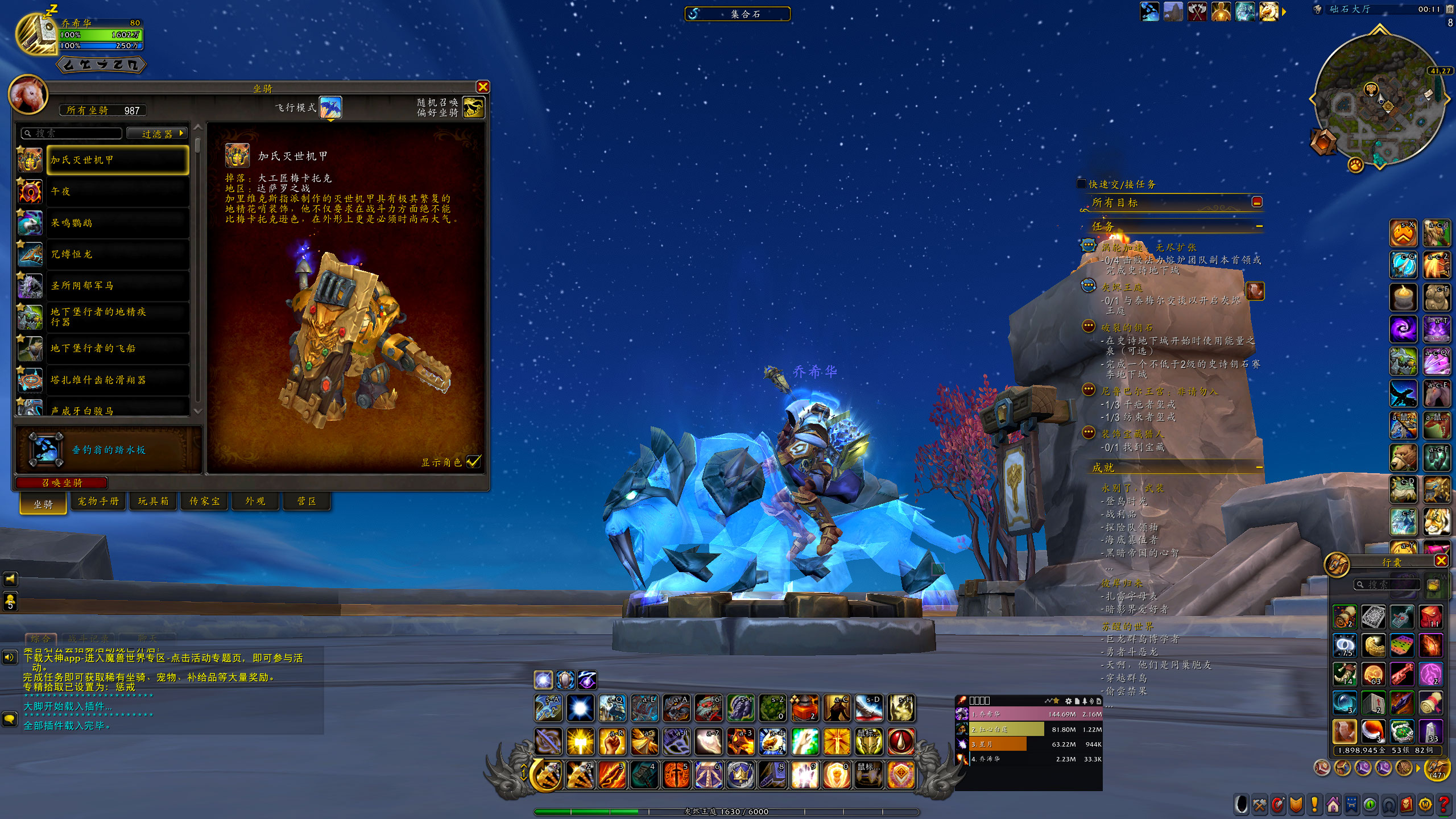Toggle the 显示角色 checkbox

[474, 462]
